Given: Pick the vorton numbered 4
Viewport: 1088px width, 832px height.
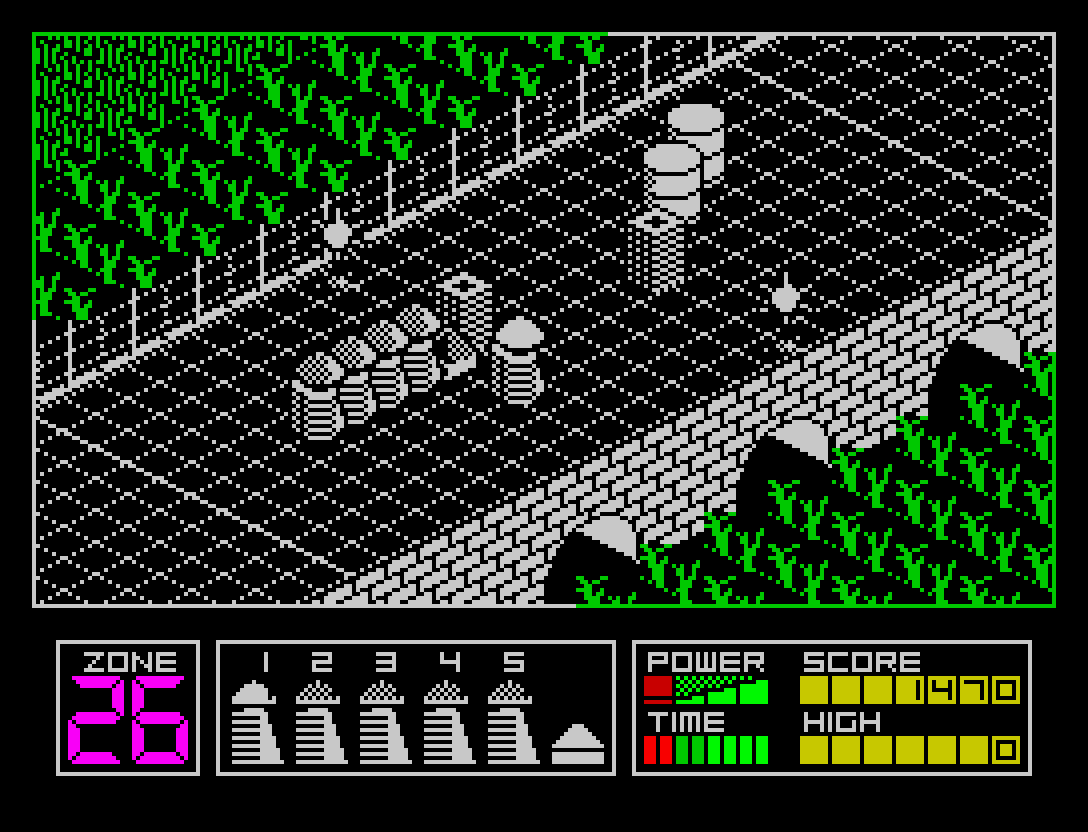Looking at the screenshot, I should coord(448,722).
